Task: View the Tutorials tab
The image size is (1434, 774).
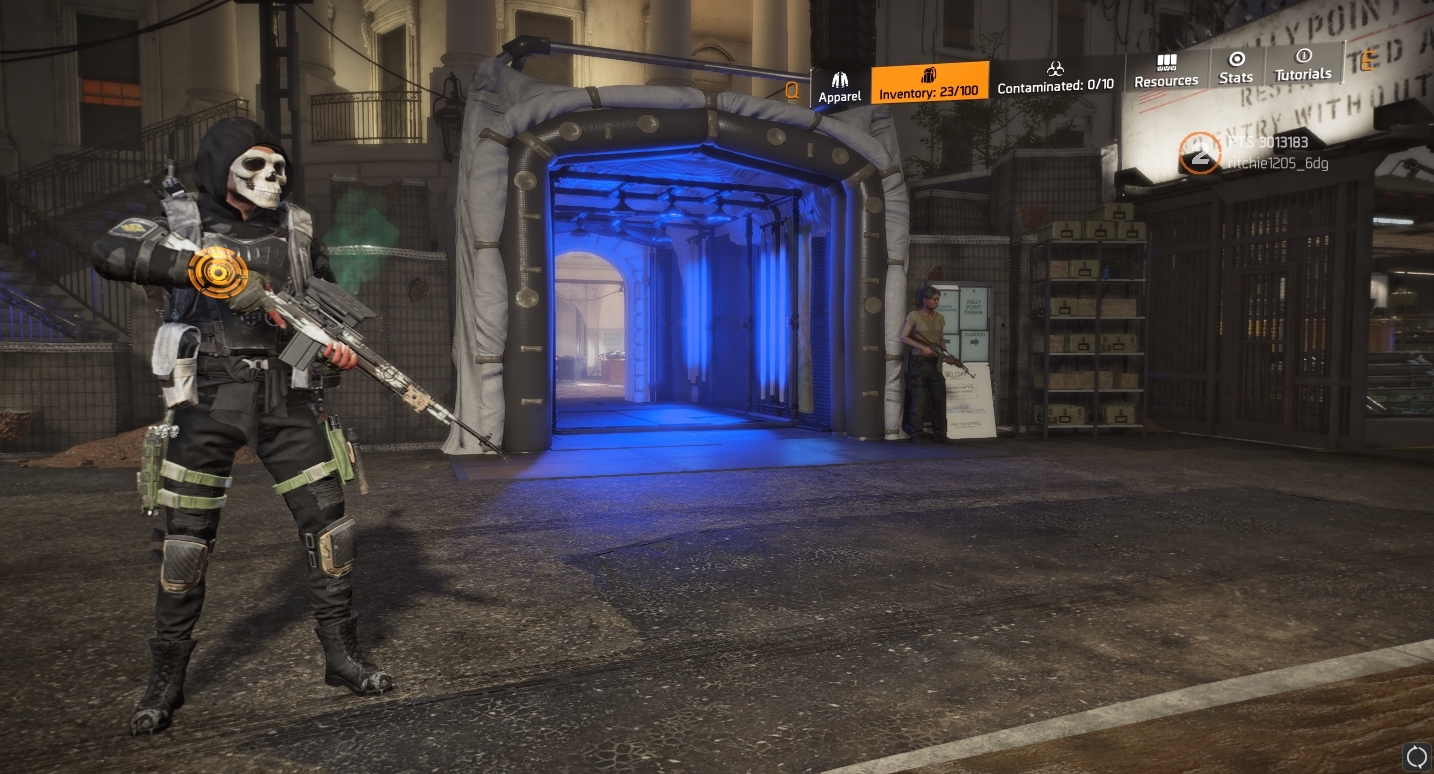Action: [1303, 65]
